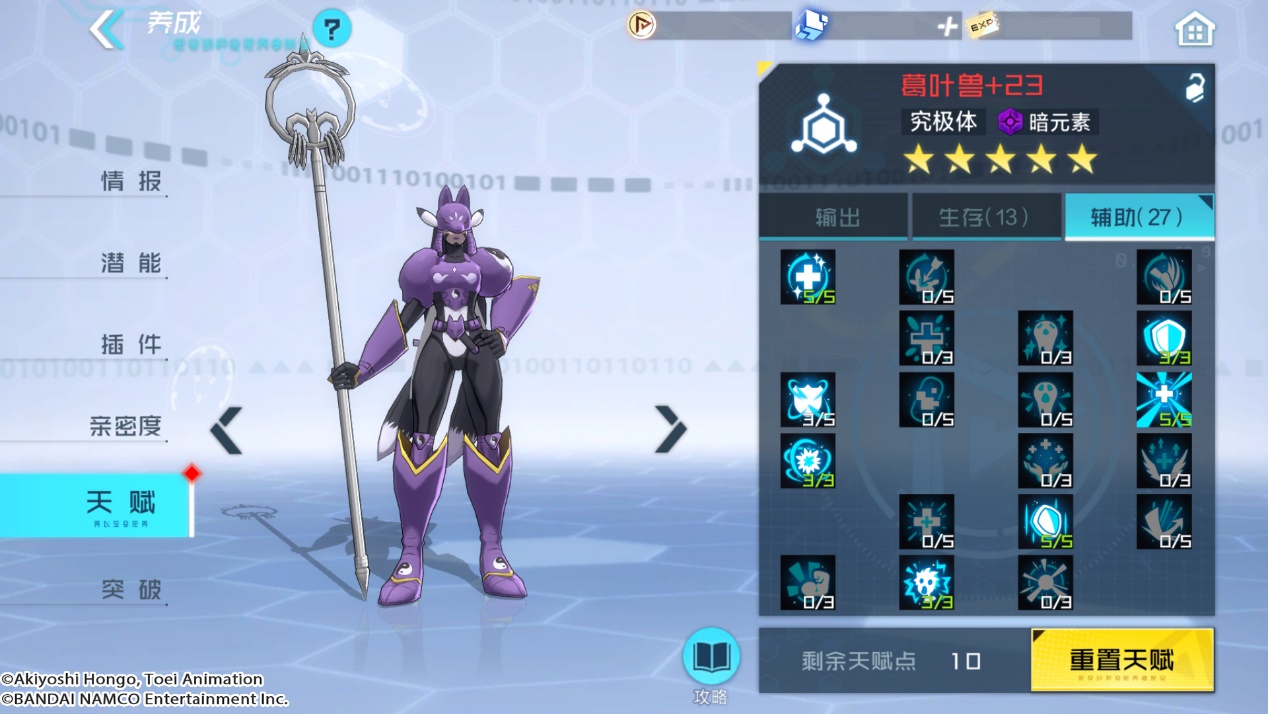Go back using the top-left arrow

(x=105, y=29)
